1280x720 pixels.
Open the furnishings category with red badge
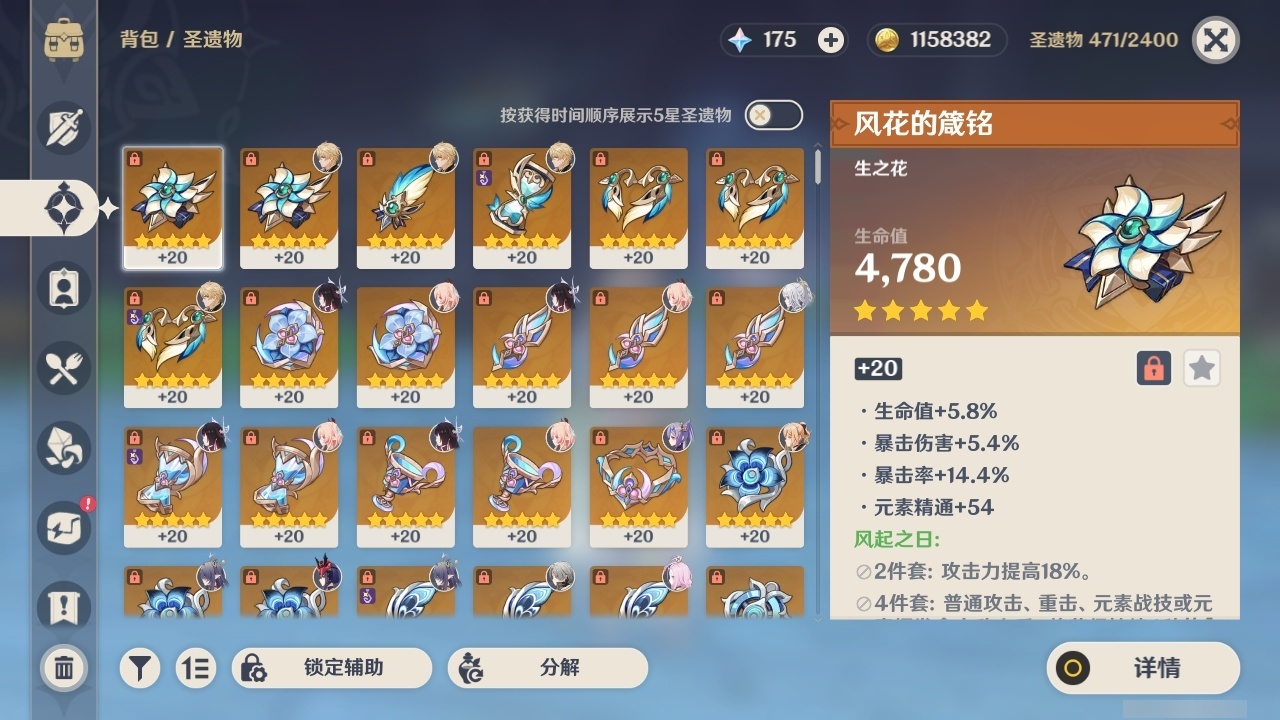[62, 528]
